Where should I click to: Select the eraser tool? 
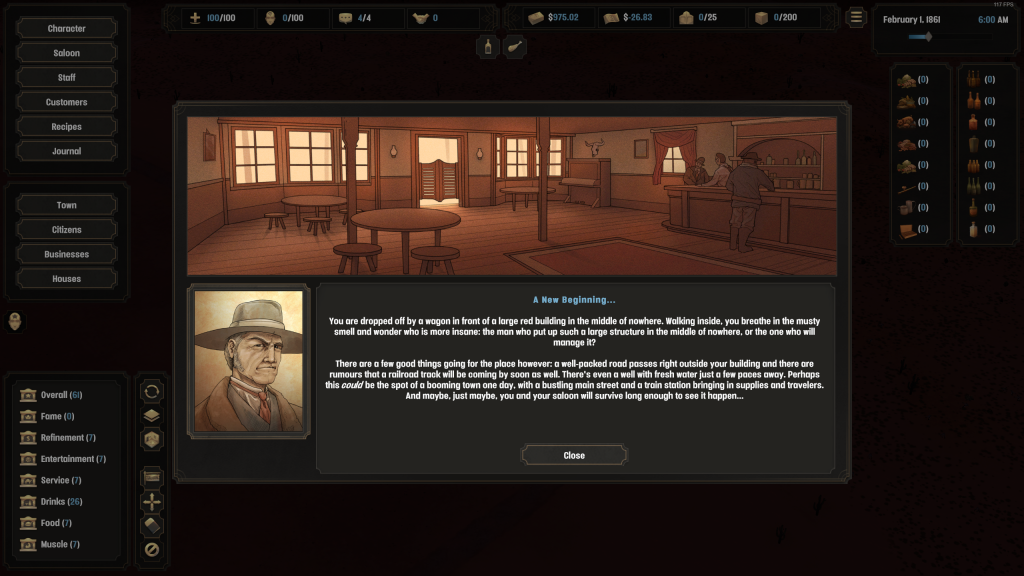coord(152,525)
